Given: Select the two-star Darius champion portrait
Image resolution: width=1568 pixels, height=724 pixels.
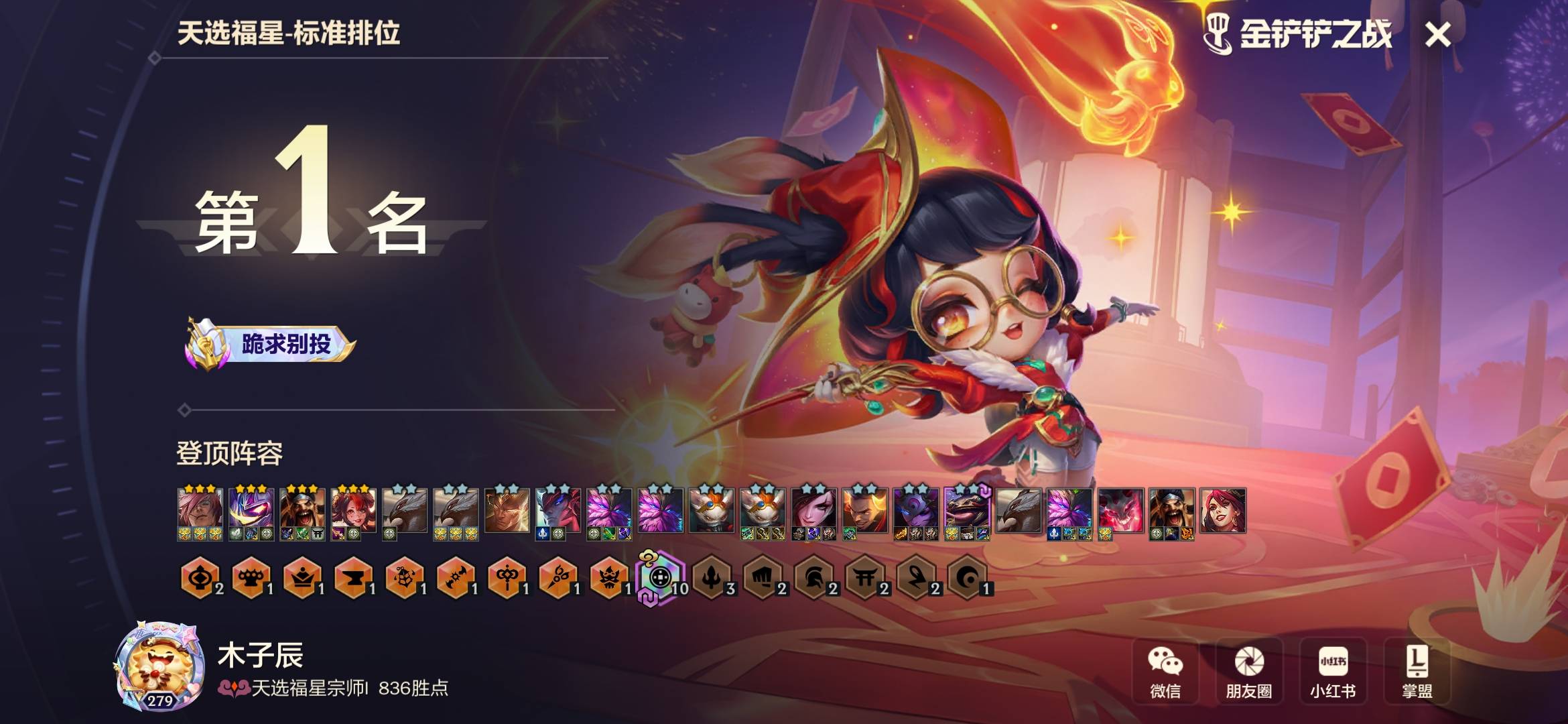Looking at the screenshot, I should coord(864,511).
